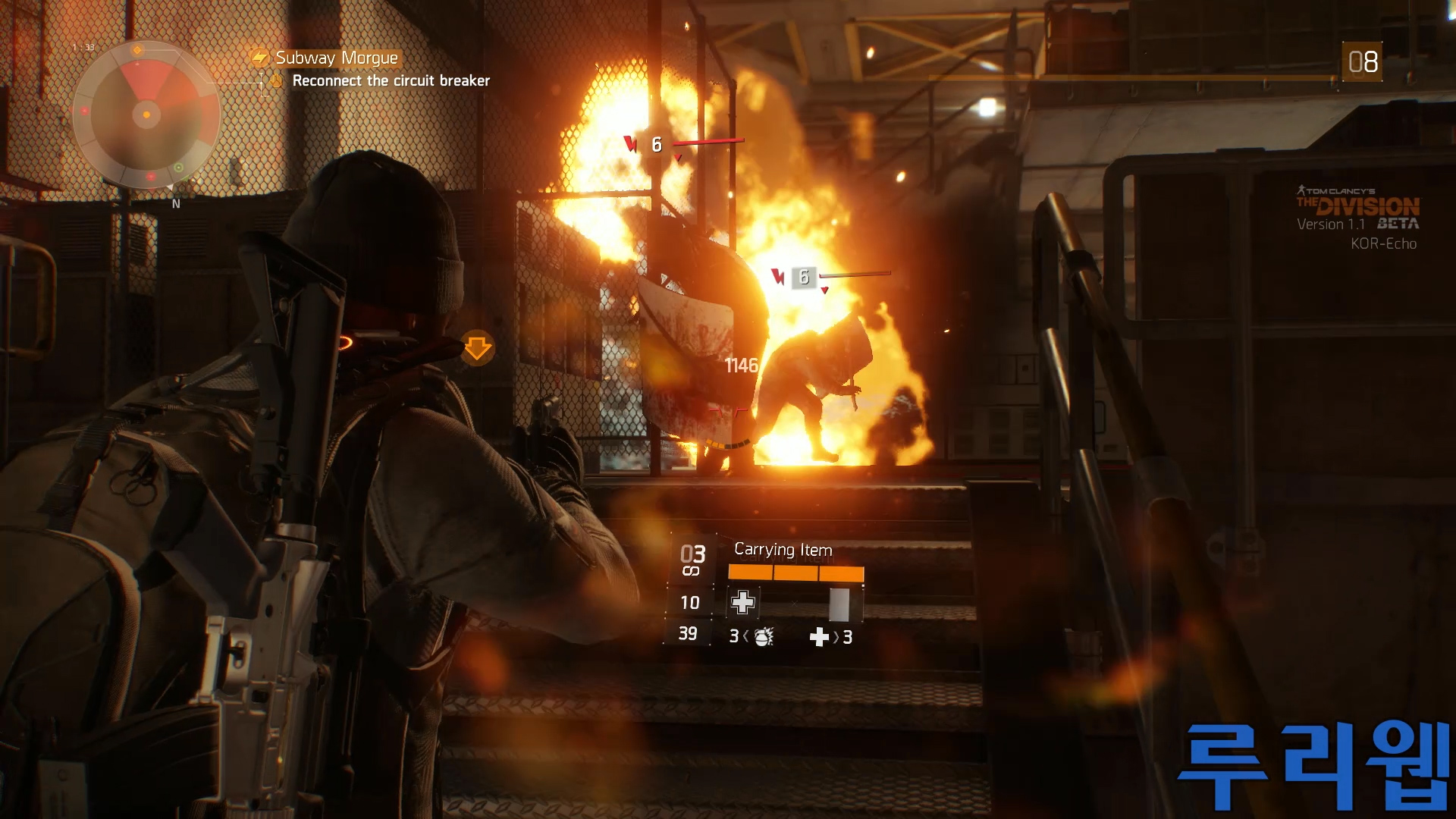Use the medkit skill icon
Viewport: 1456px width, 819px height.
(x=742, y=603)
